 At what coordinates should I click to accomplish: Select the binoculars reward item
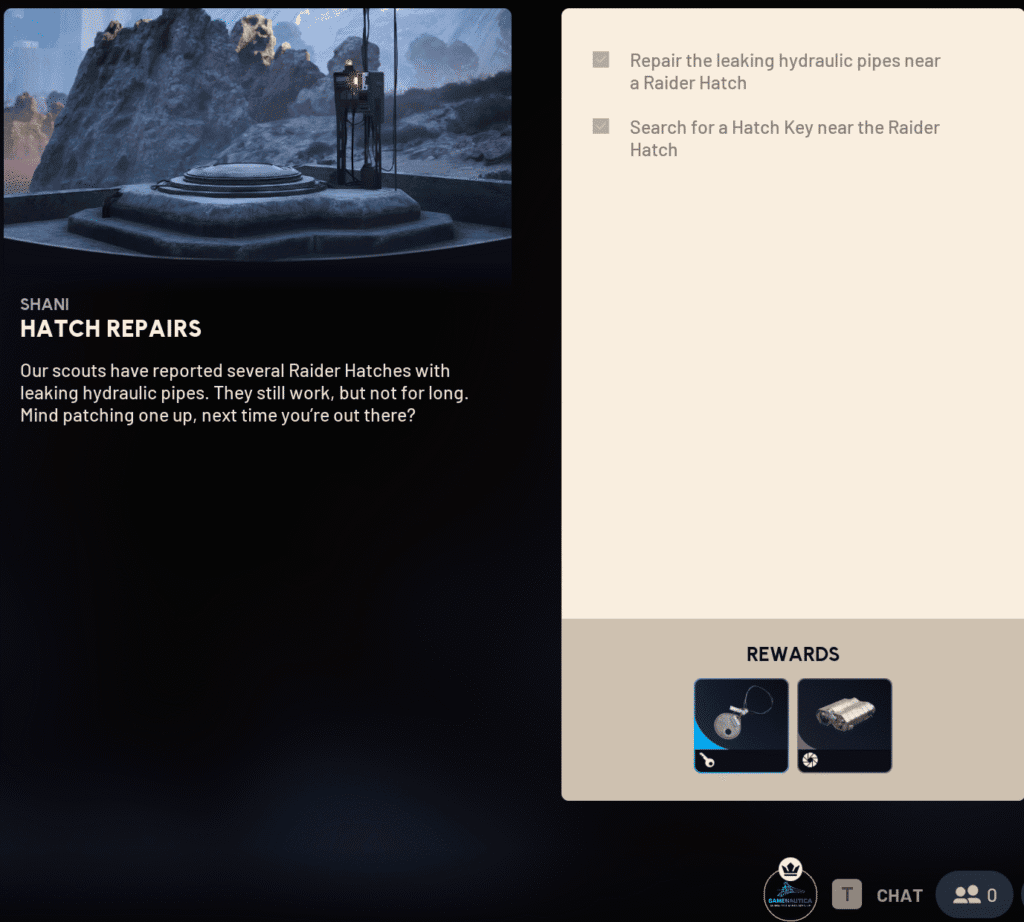pos(844,725)
